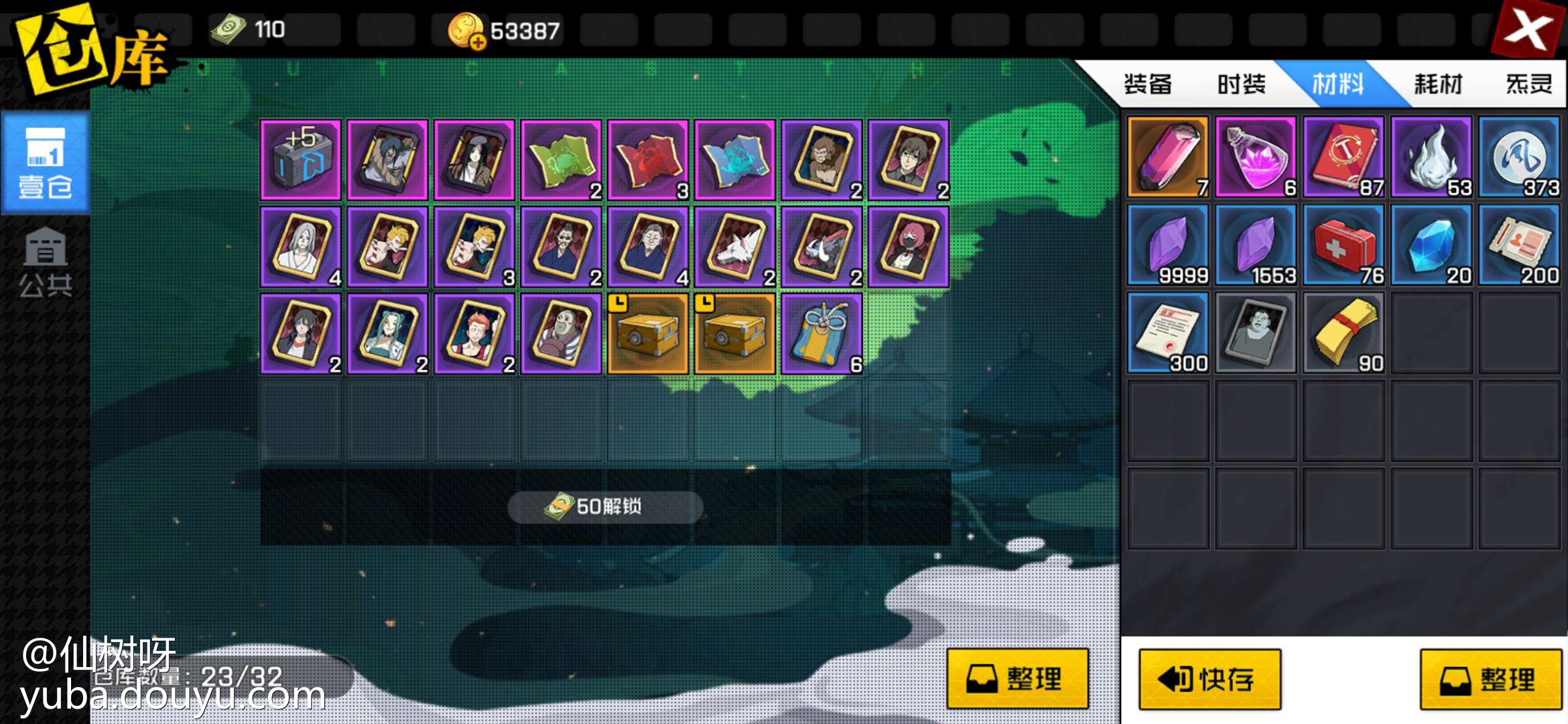Add gold coins with the plus icon

tap(478, 43)
